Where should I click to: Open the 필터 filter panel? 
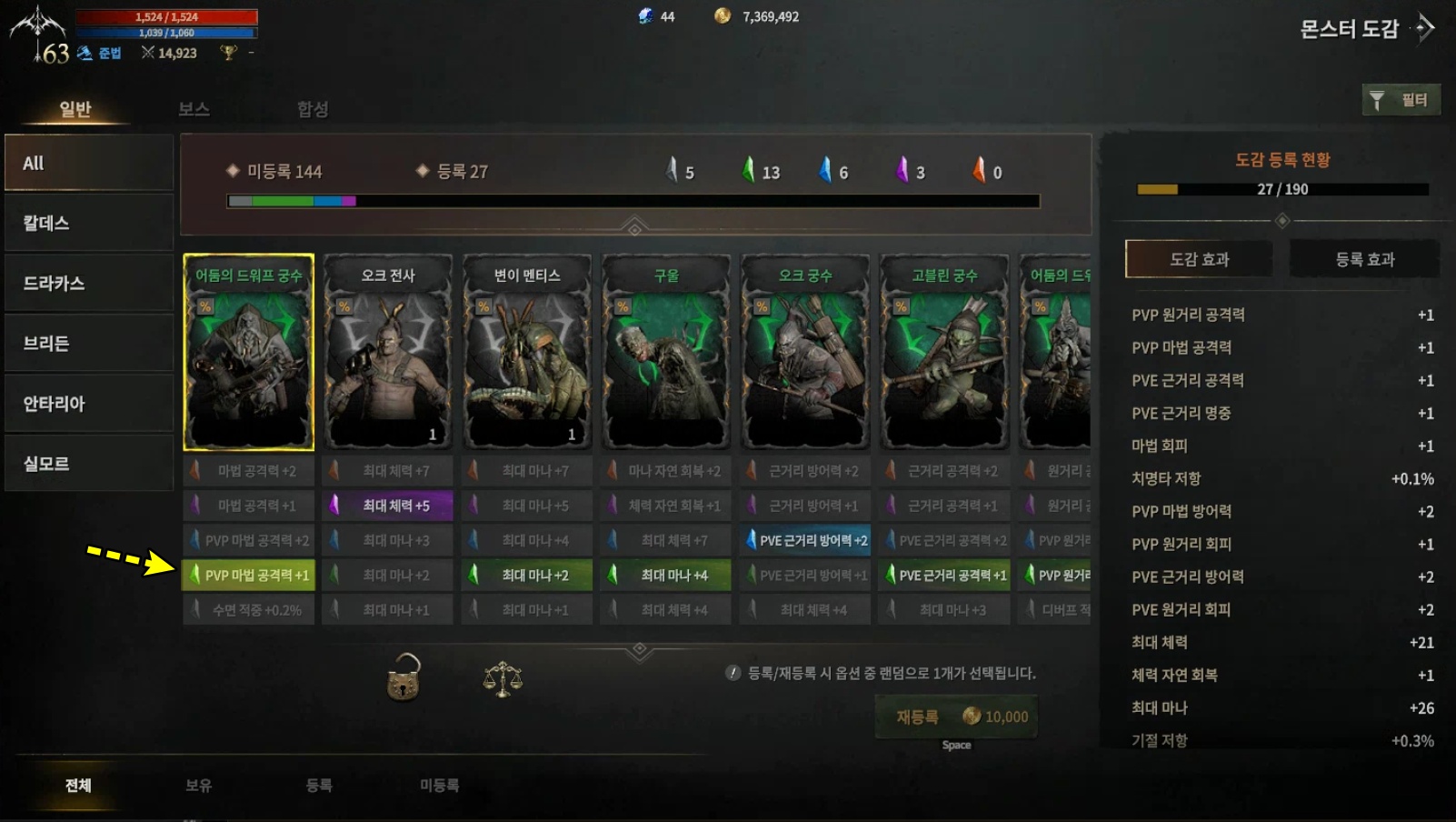pos(1401,99)
